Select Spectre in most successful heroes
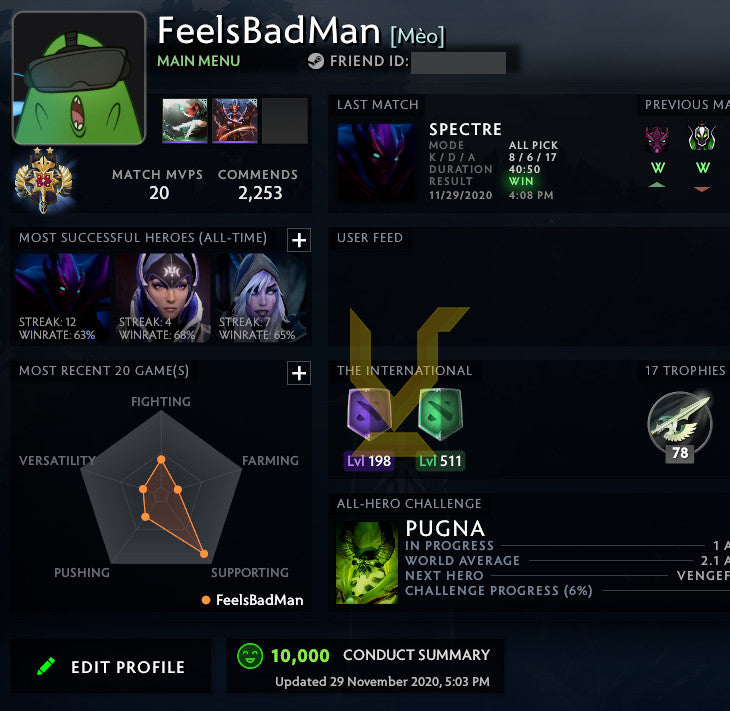This screenshot has height=711, width=730. pos(62,297)
